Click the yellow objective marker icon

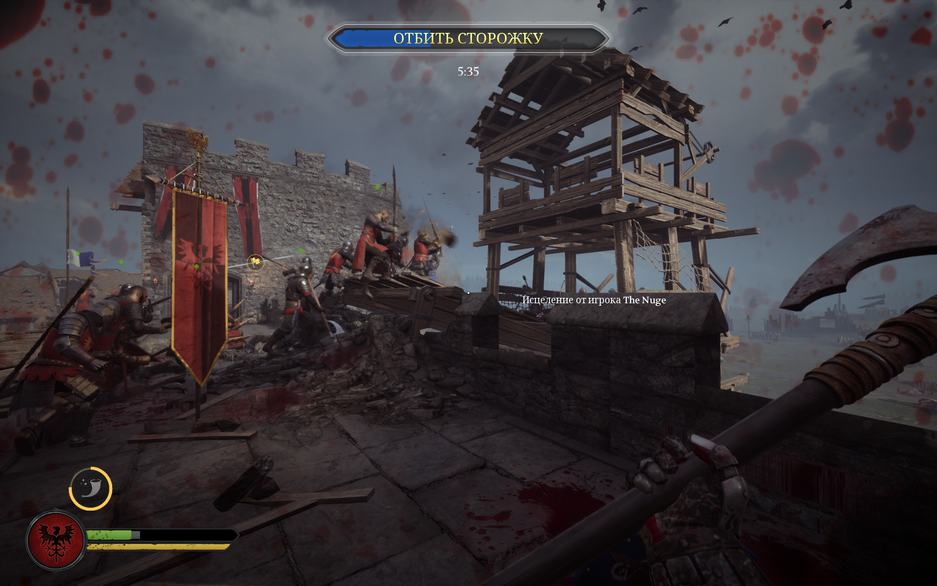(x=256, y=262)
